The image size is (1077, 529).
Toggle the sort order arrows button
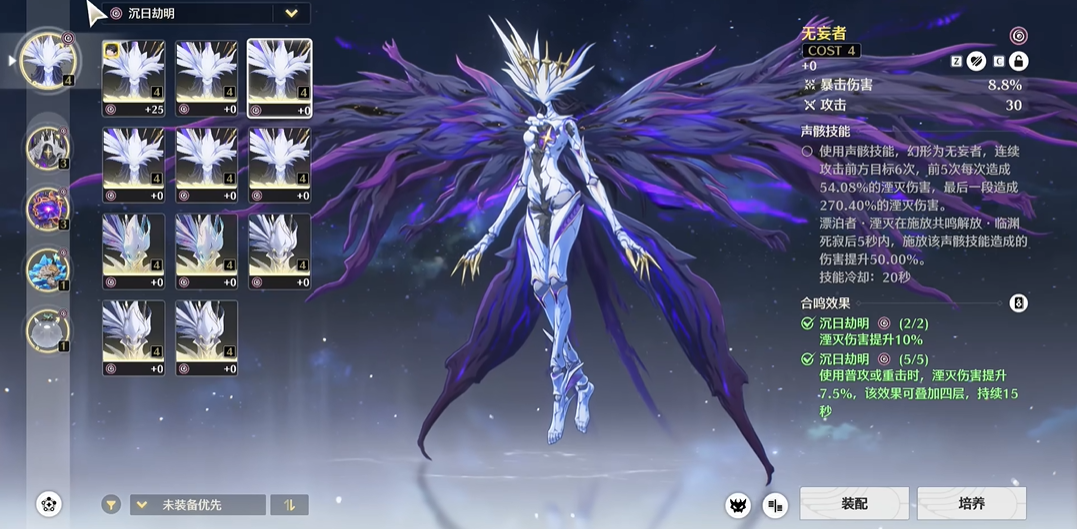click(x=289, y=505)
